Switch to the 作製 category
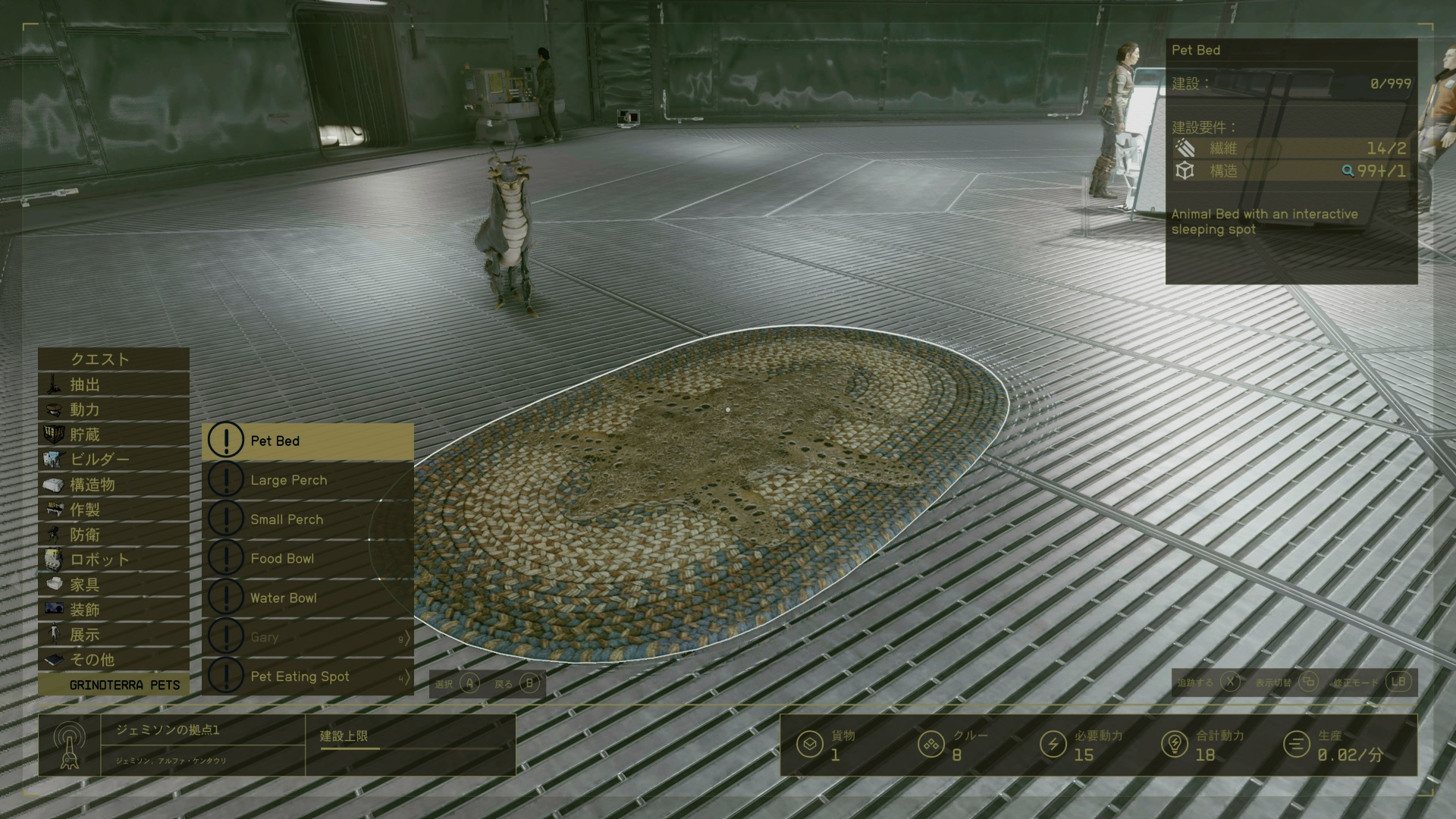 click(114, 510)
